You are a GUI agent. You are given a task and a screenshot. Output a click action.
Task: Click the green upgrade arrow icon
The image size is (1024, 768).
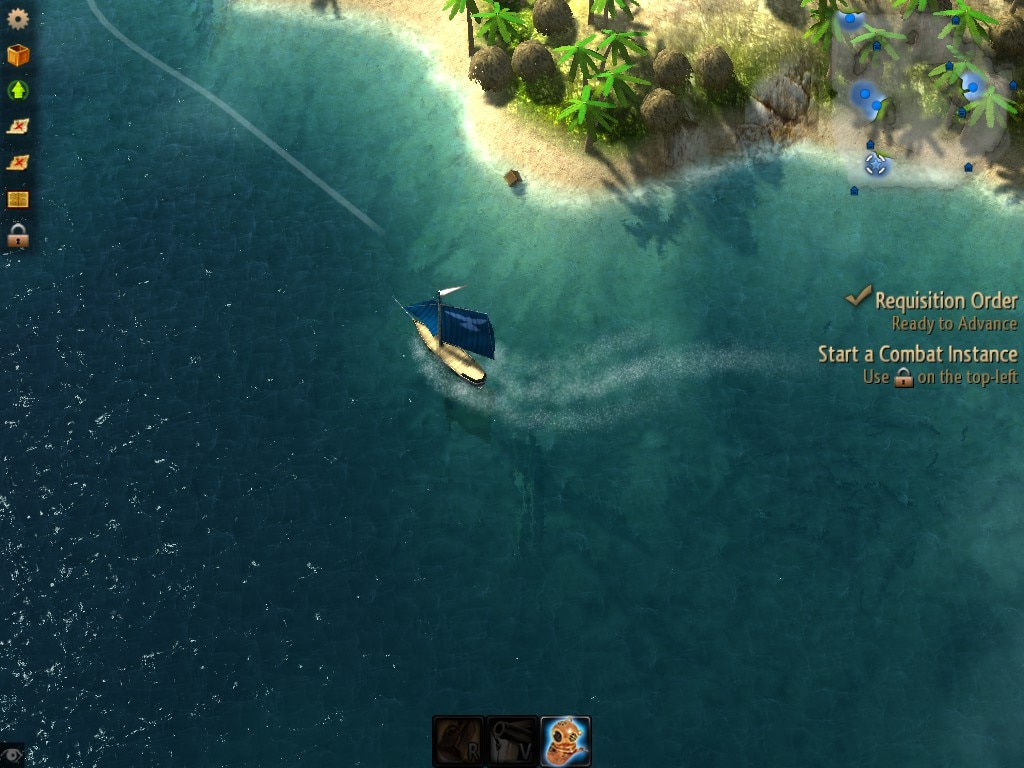tap(18, 91)
